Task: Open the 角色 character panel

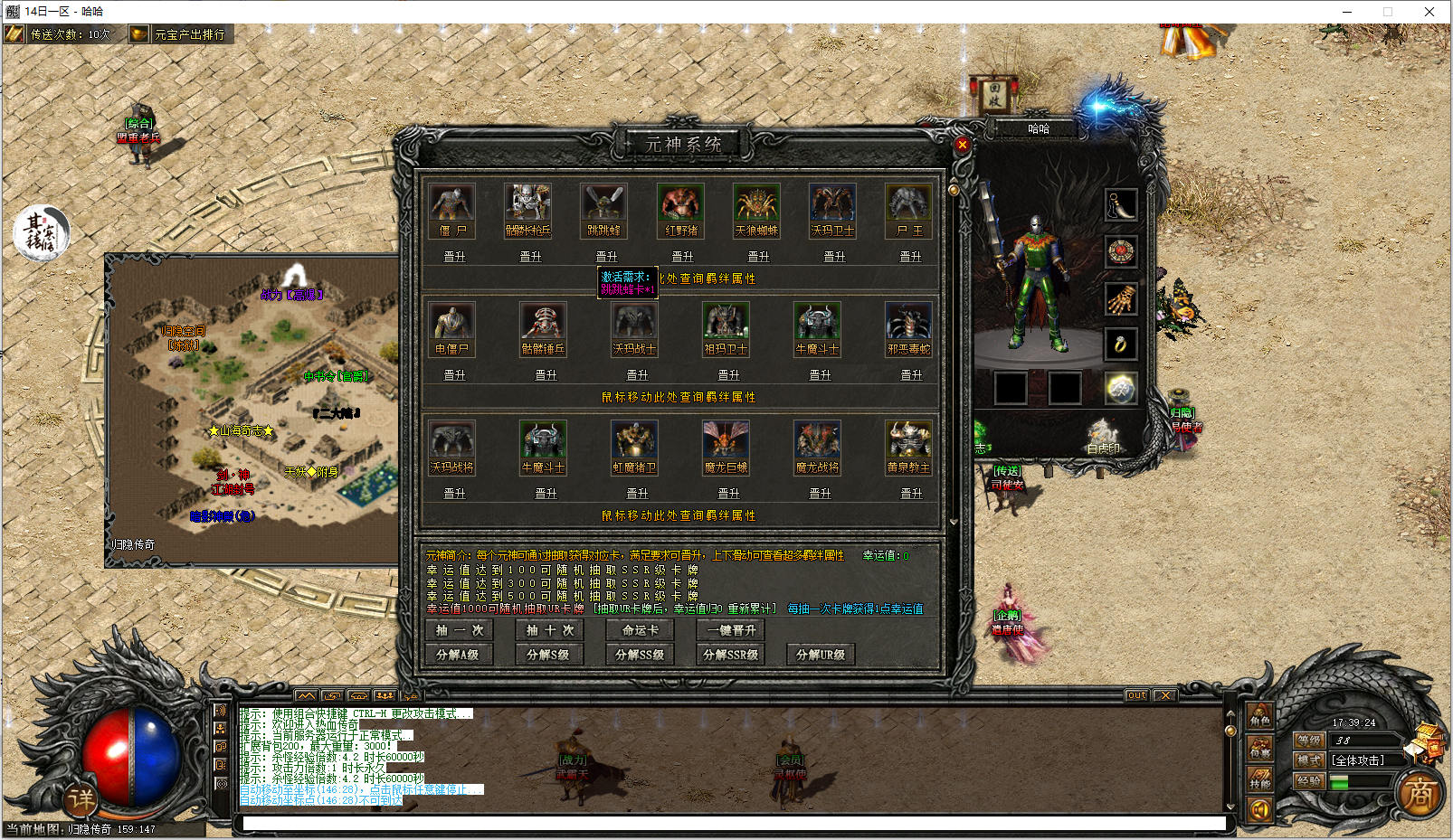Action: click(1260, 717)
